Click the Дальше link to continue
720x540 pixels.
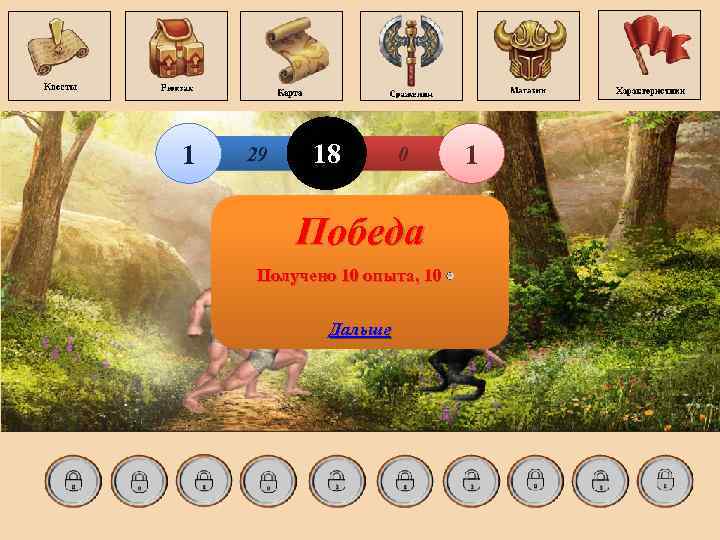pos(360,330)
